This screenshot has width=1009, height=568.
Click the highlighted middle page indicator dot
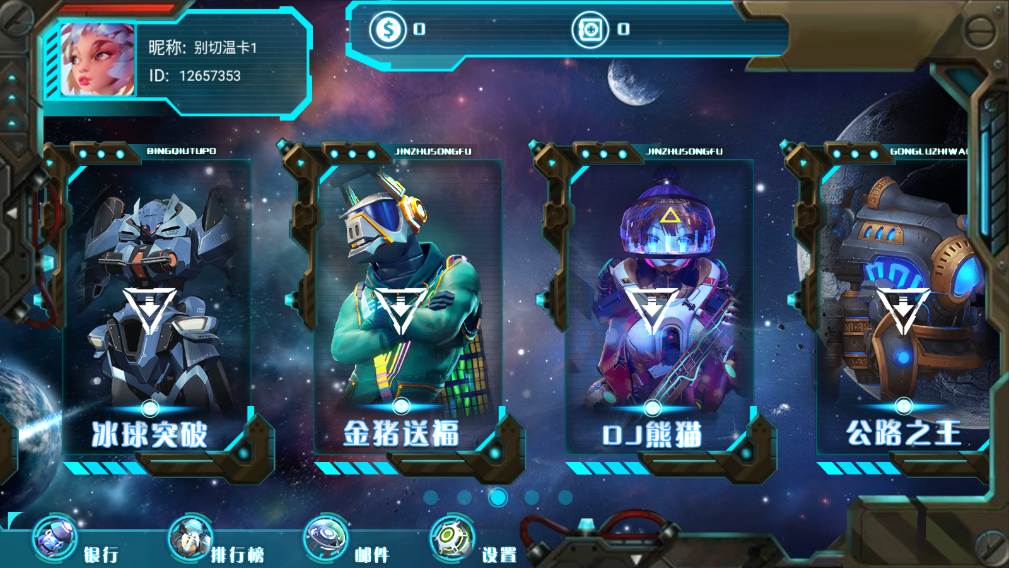pyautogui.click(x=498, y=497)
